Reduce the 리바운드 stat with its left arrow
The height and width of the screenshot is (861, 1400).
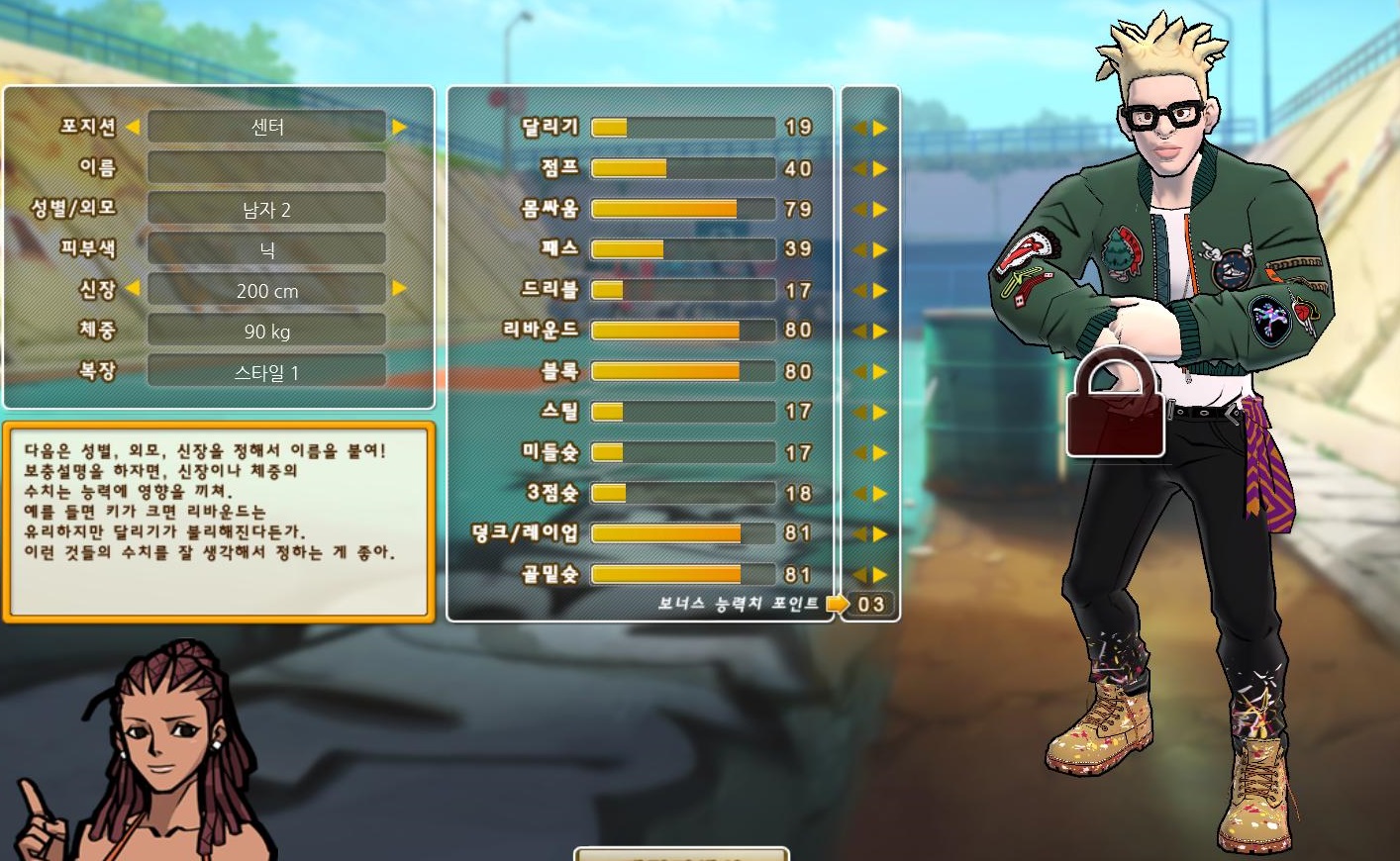point(859,332)
